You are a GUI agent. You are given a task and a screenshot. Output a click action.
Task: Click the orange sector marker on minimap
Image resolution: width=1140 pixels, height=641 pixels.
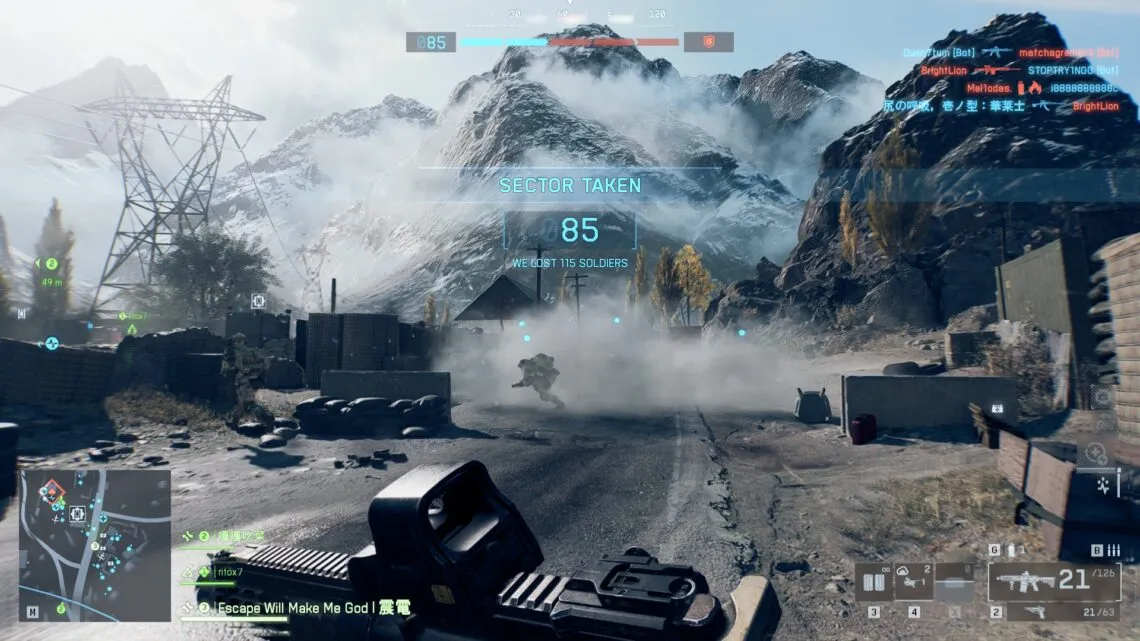click(x=52, y=491)
